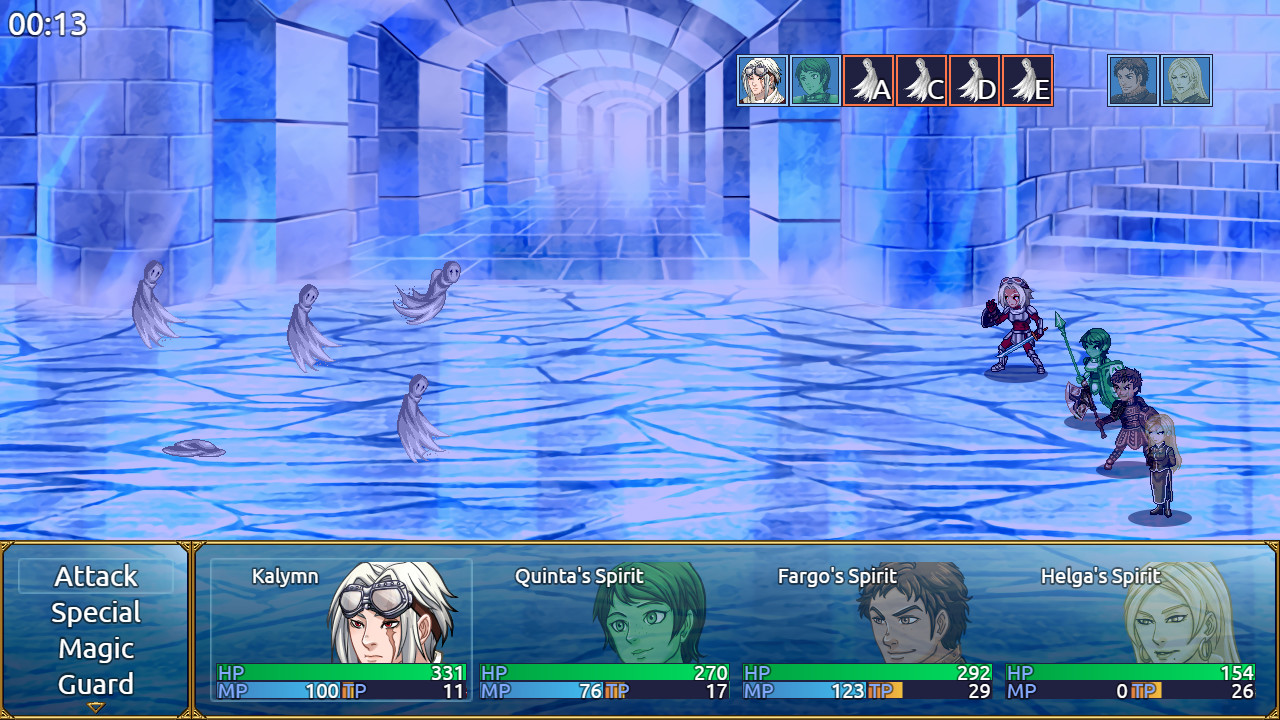Select the Special command
Image resolution: width=1280 pixels, height=720 pixels.
pos(96,613)
